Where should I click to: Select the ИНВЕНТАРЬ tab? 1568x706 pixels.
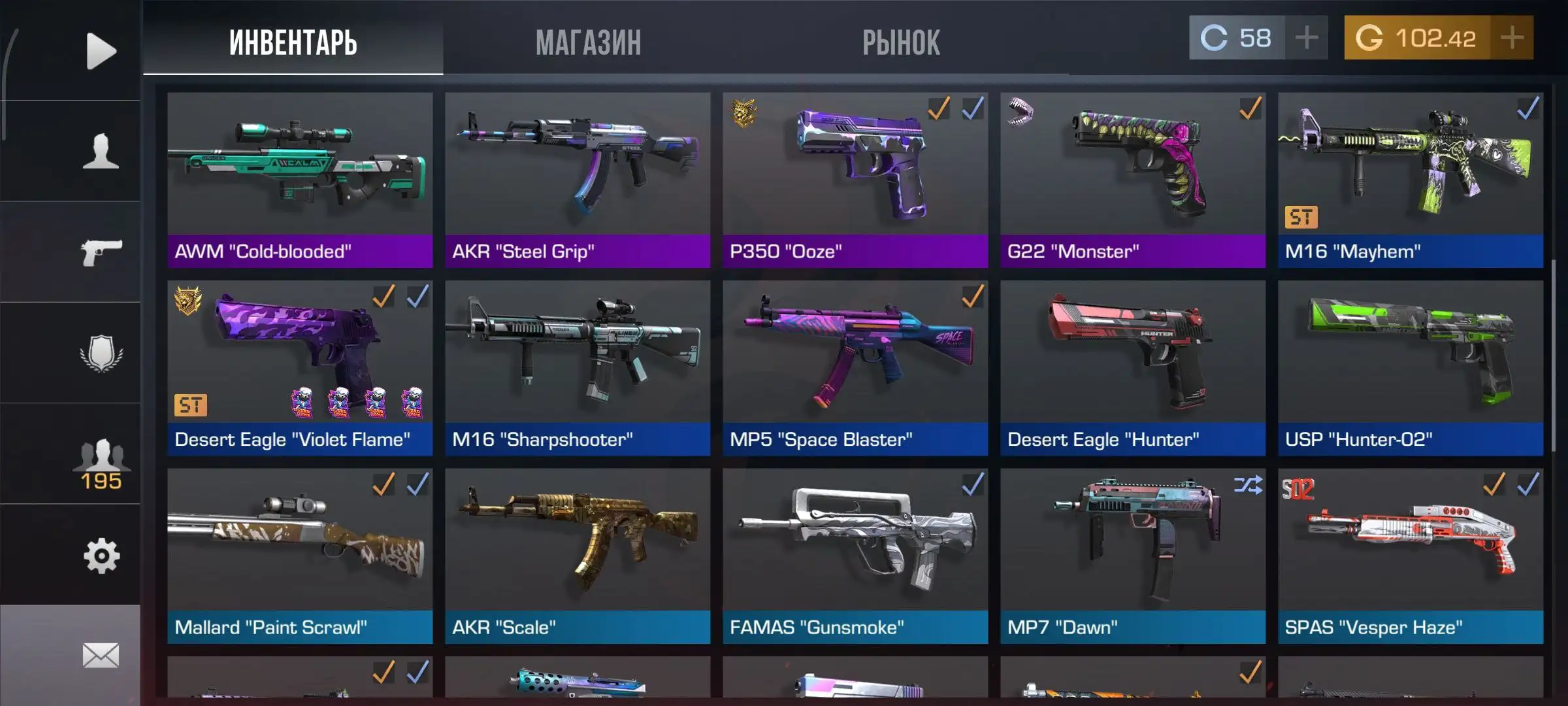(x=293, y=42)
